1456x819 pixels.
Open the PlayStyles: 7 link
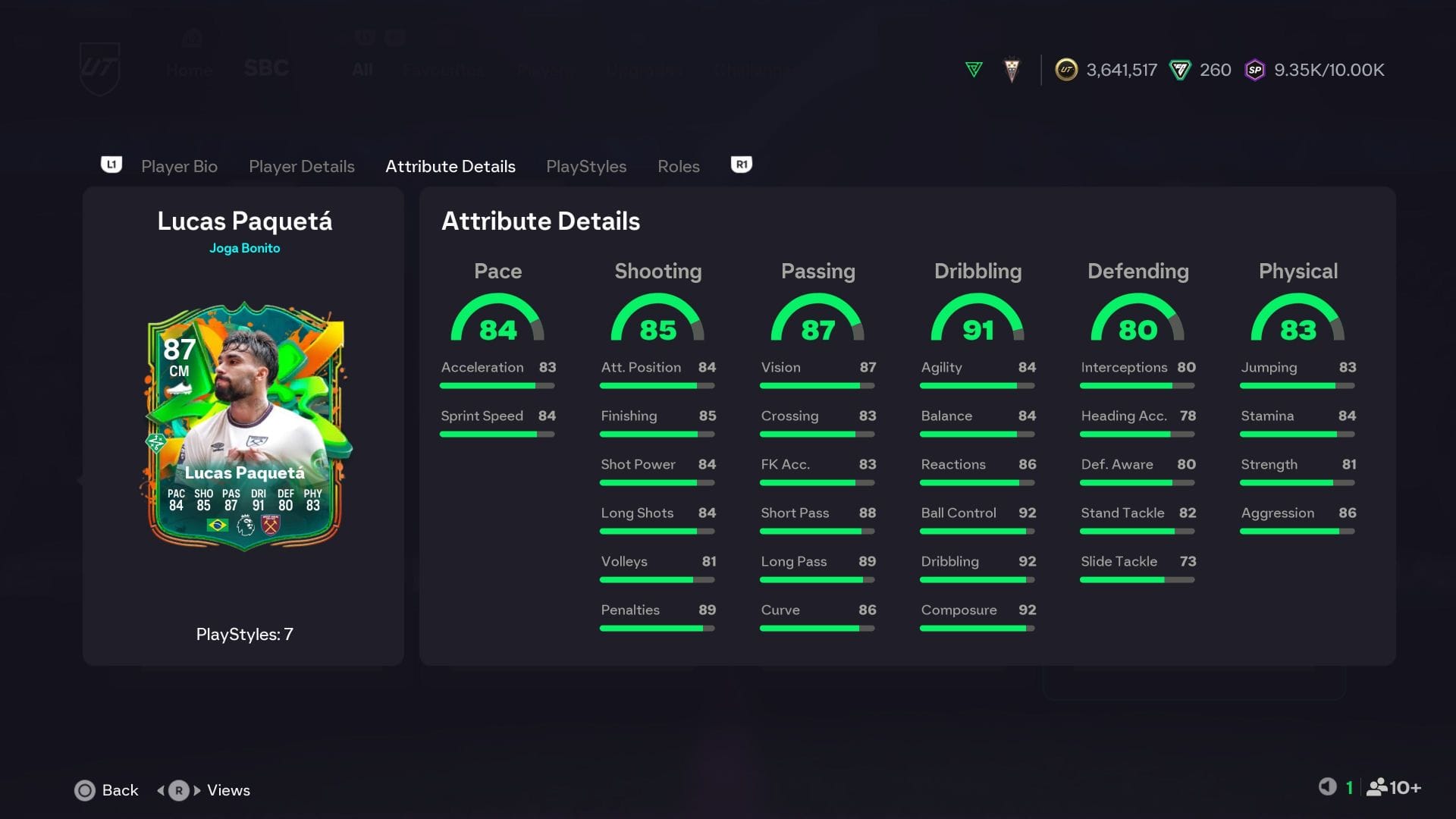coord(244,635)
